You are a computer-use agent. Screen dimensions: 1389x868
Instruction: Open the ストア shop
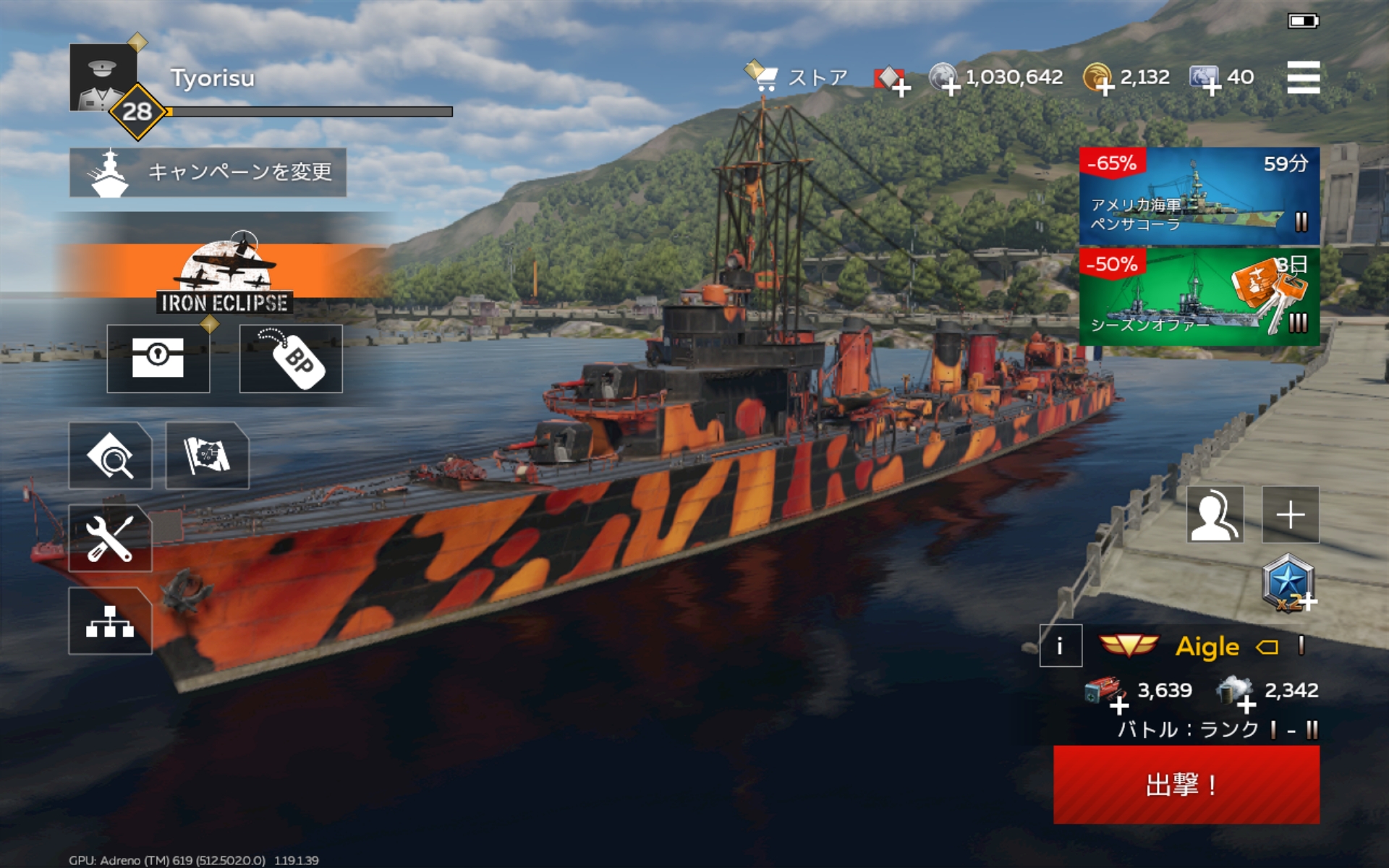[x=798, y=77]
